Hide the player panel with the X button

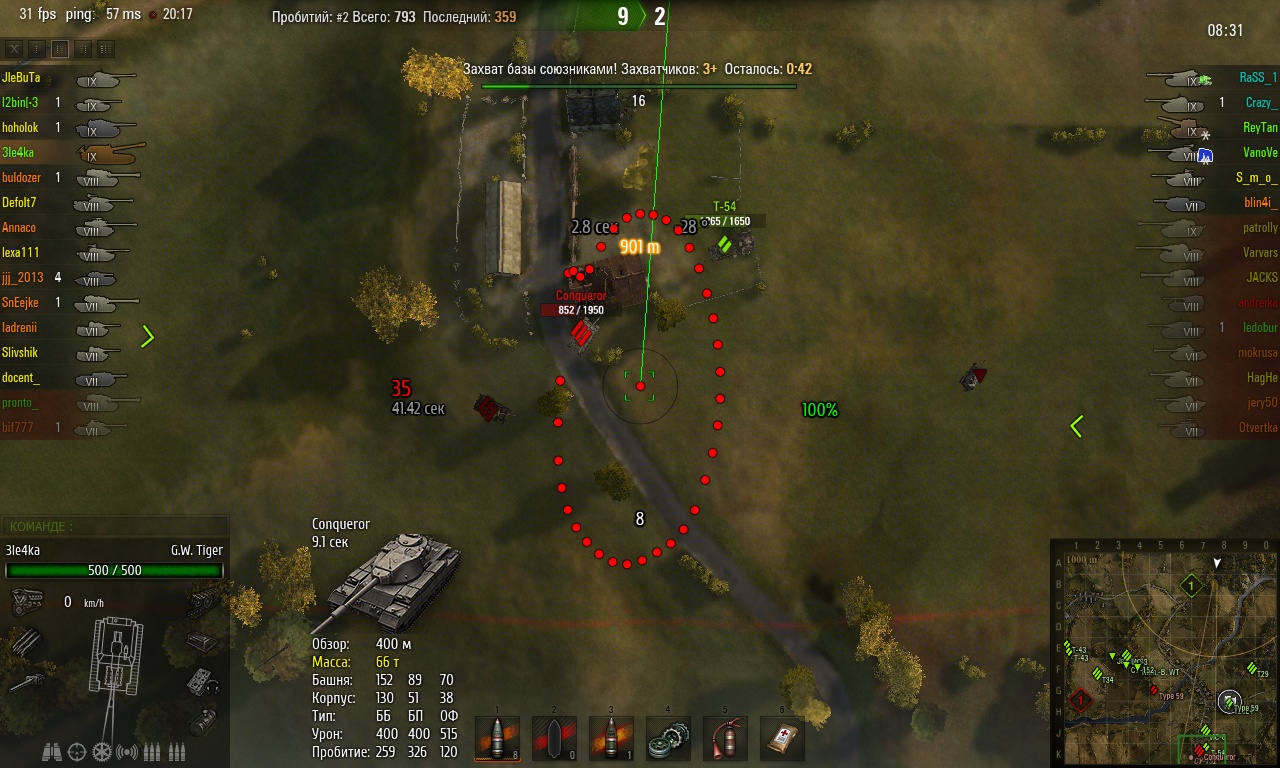(x=15, y=48)
